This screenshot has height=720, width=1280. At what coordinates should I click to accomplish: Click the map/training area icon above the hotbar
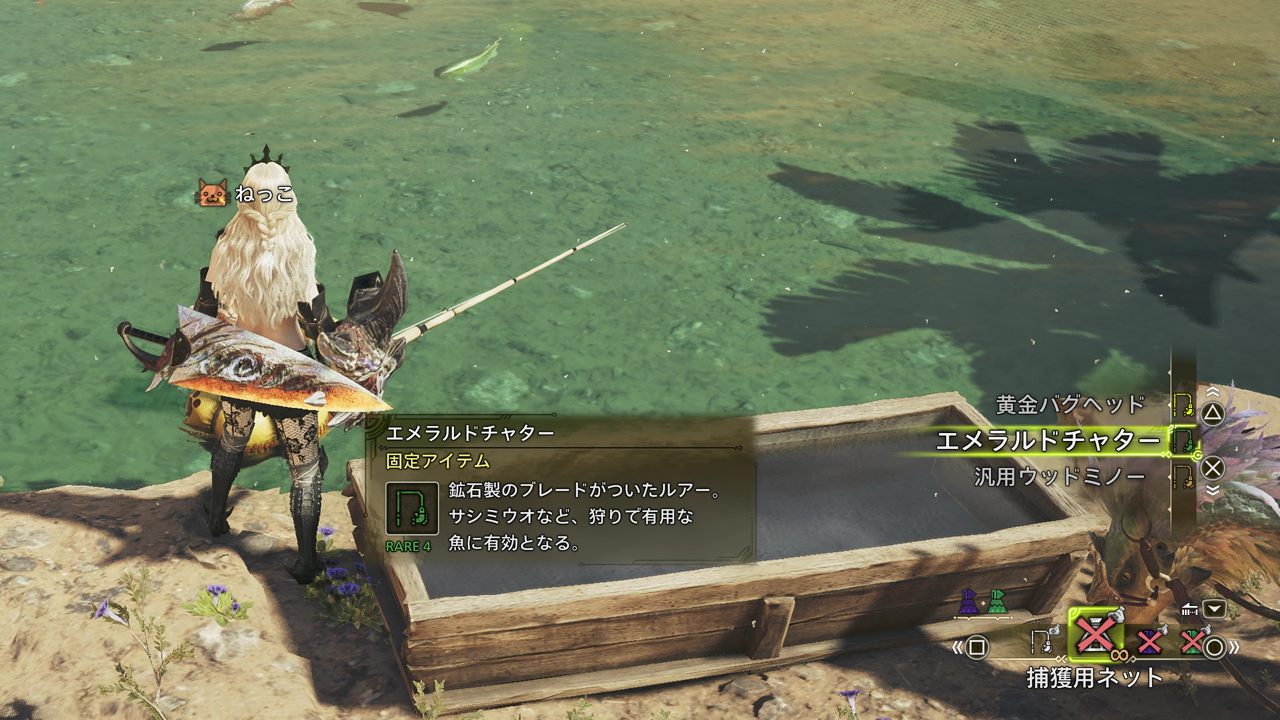tap(1188, 609)
